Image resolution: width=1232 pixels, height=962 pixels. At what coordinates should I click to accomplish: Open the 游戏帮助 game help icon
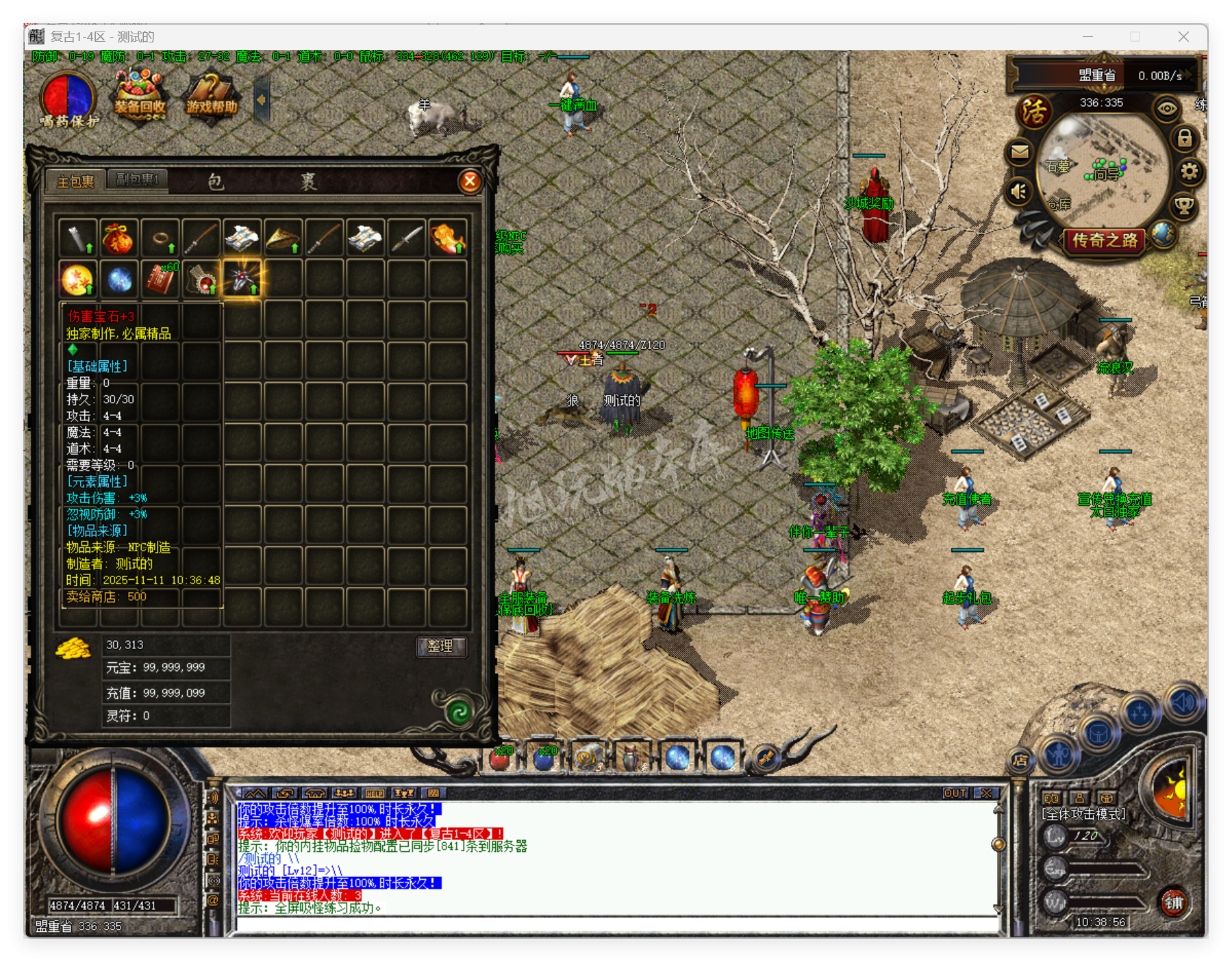coord(210,96)
